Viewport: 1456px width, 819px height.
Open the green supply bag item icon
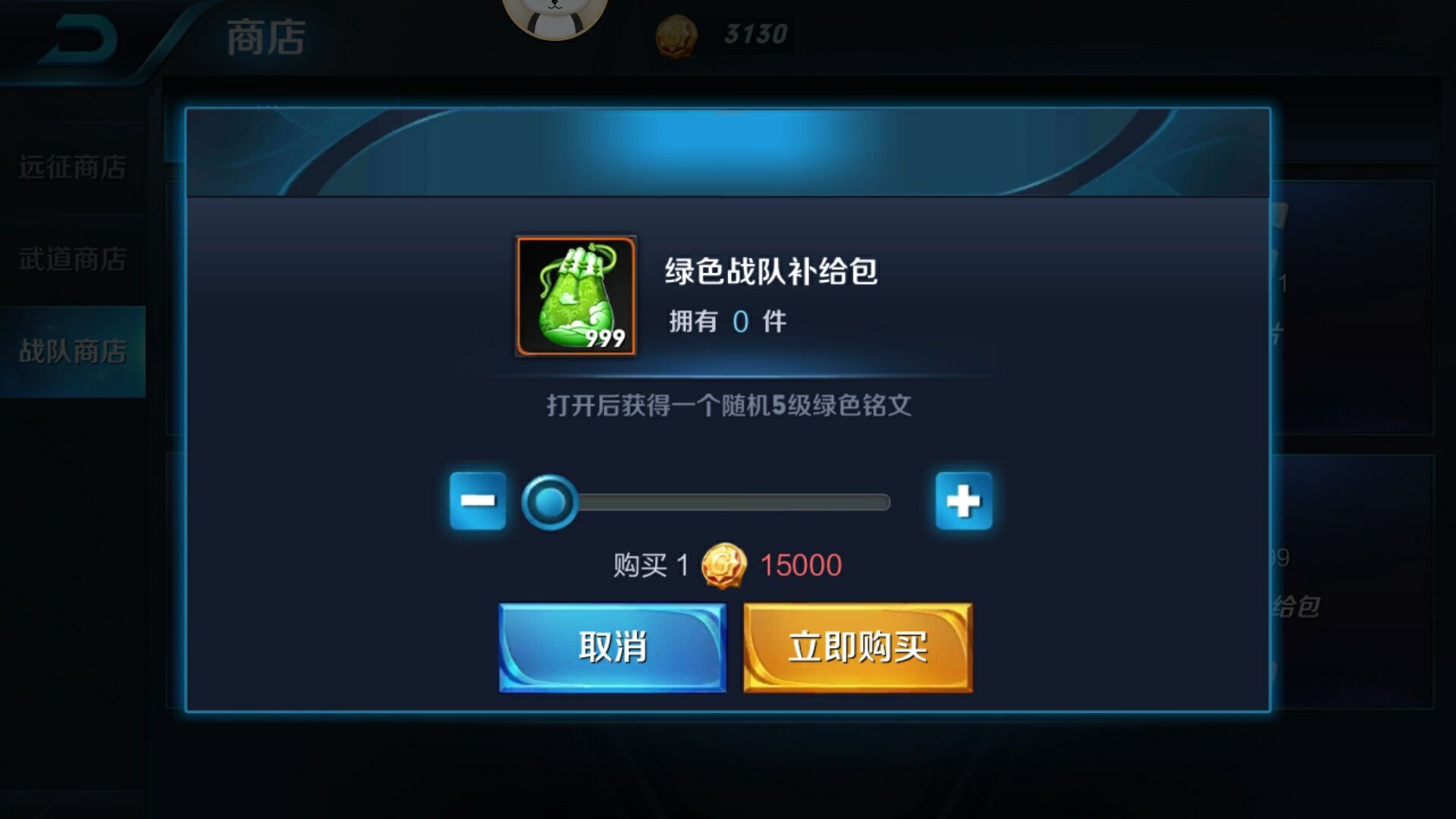575,297
